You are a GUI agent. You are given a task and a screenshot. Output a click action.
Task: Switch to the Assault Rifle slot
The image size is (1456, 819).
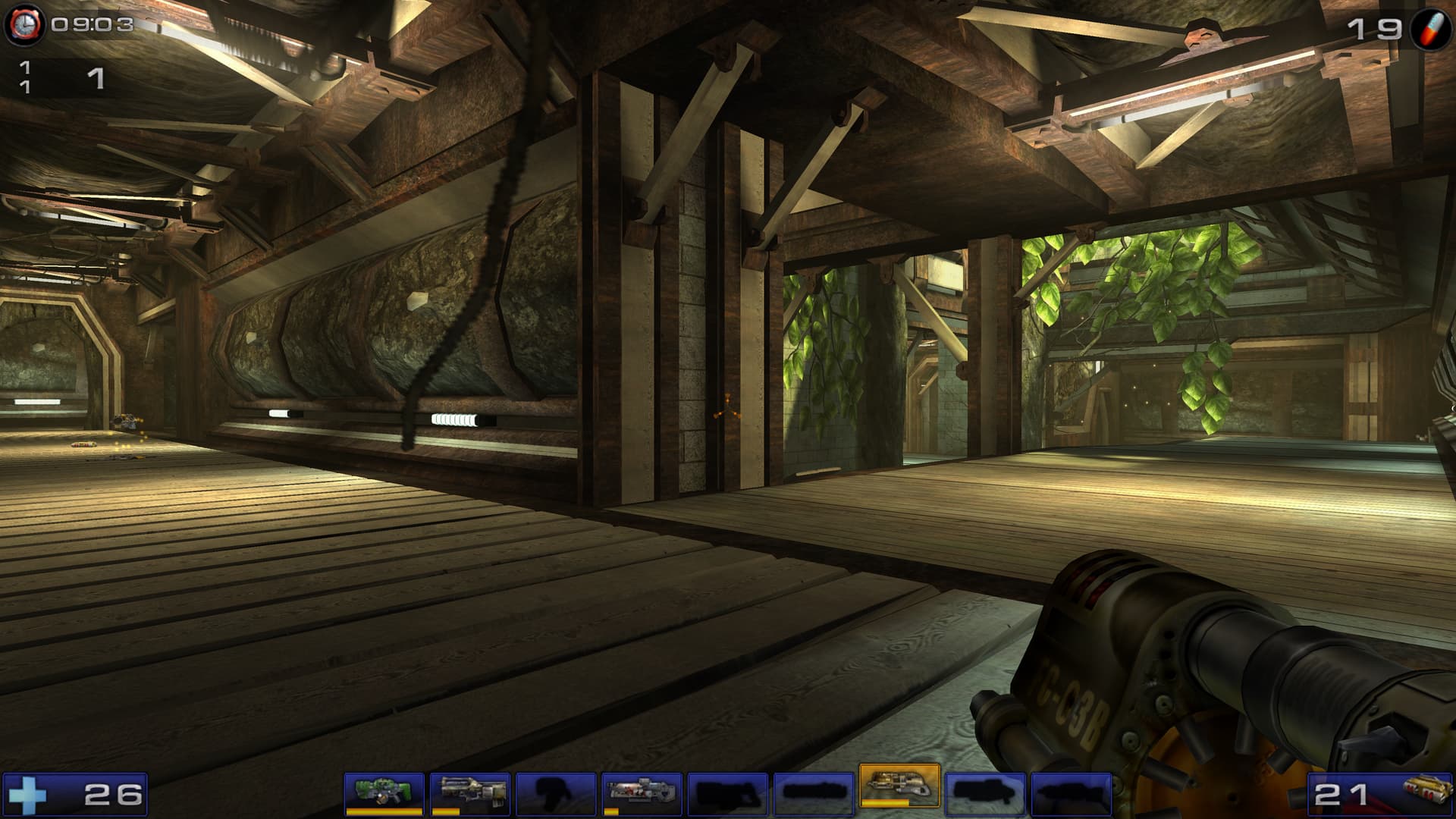(469, 792)
